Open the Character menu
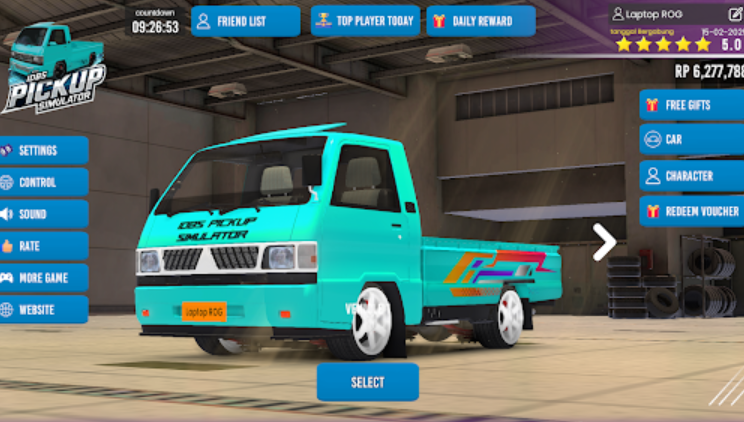The image size is (744, 422). 691,176
